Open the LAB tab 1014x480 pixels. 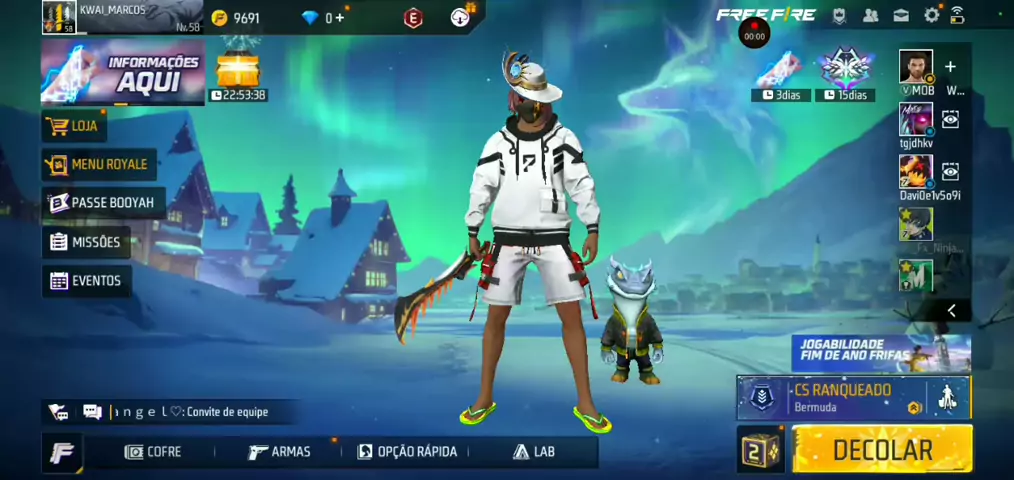534,452
